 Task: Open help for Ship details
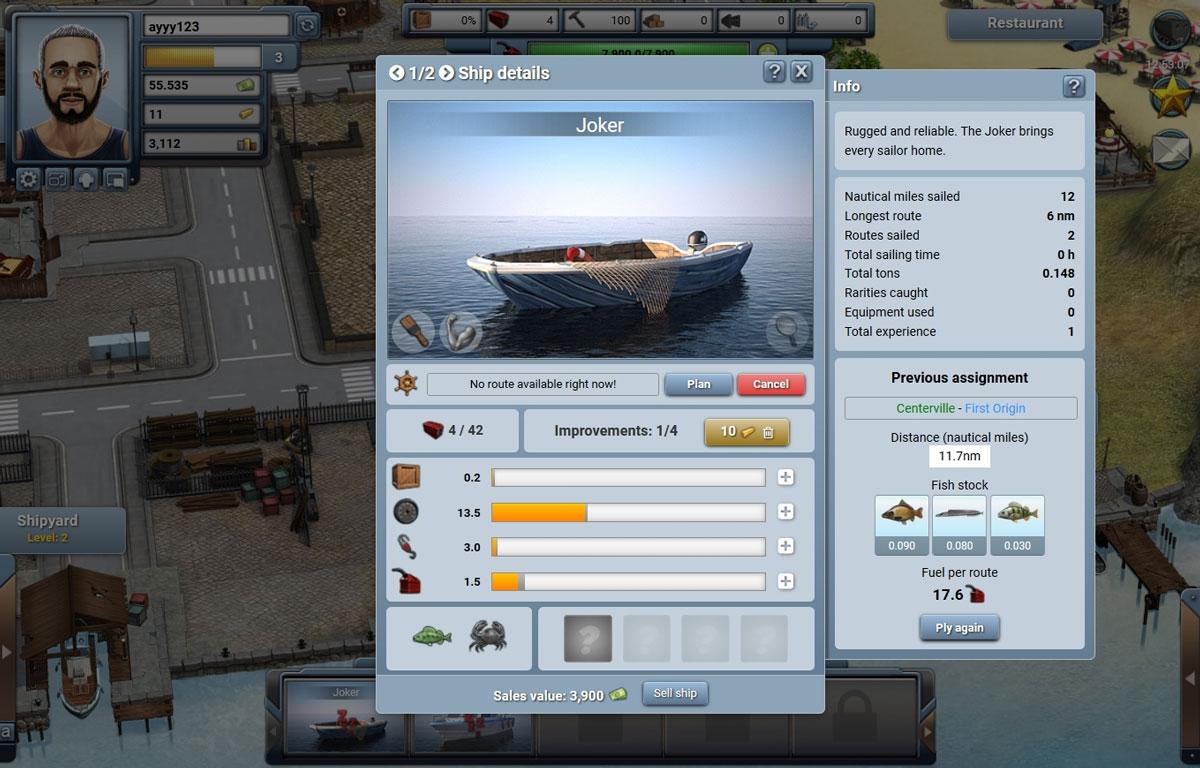774,72
